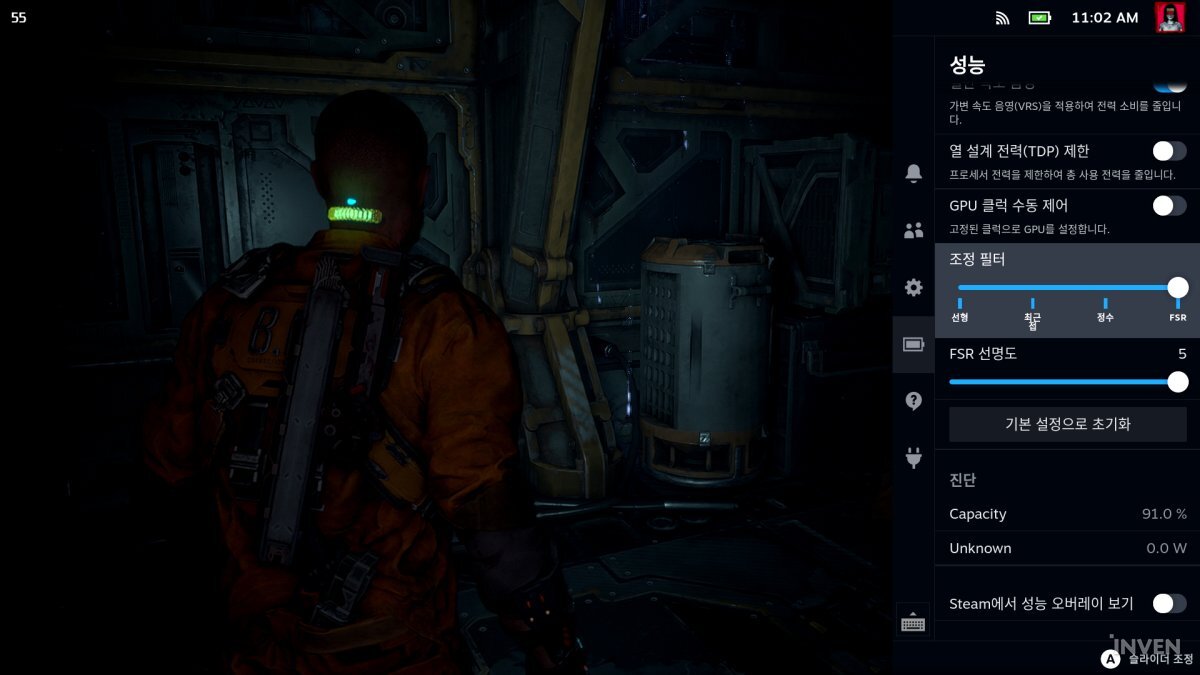Viewport: 1200px width, 675px height.
Task: Turn on Steam에서 성능 오버레이 보기
Action: click(1169, 603)
